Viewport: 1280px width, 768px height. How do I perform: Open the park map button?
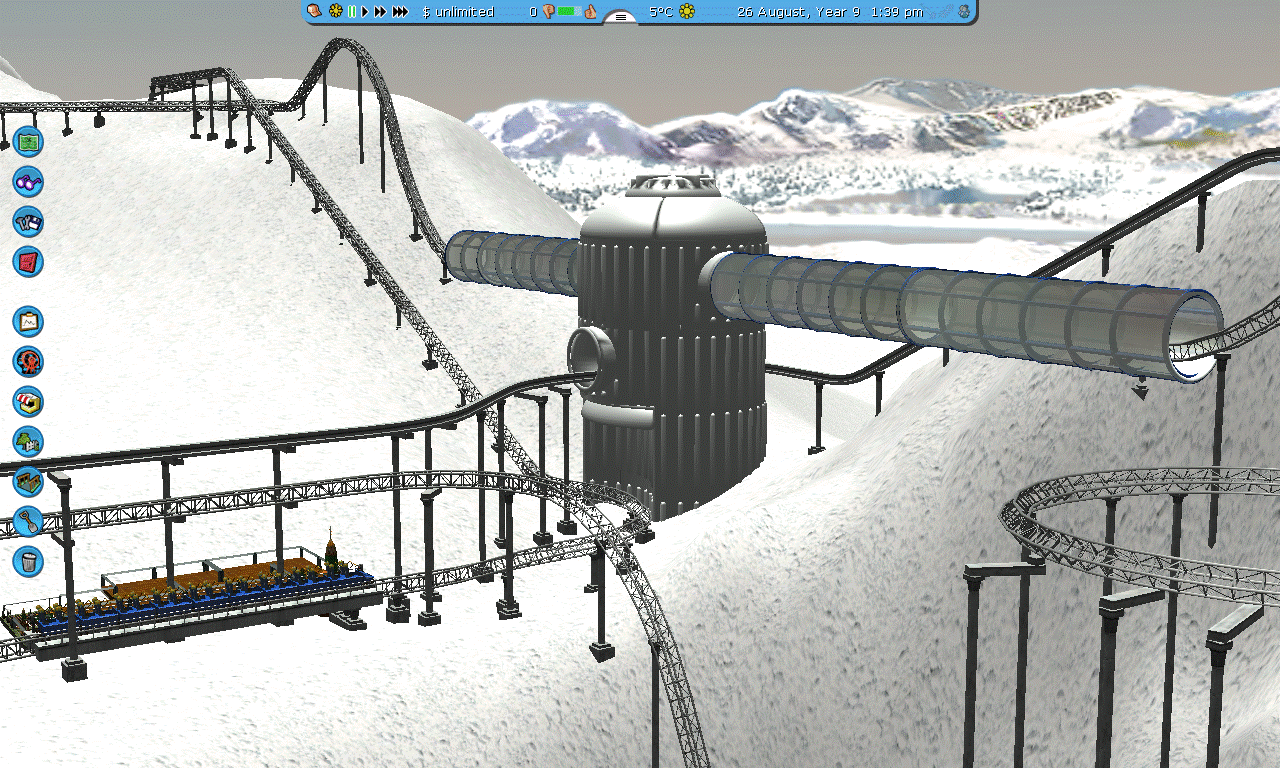pyautogui.click(x=28, y=141)
